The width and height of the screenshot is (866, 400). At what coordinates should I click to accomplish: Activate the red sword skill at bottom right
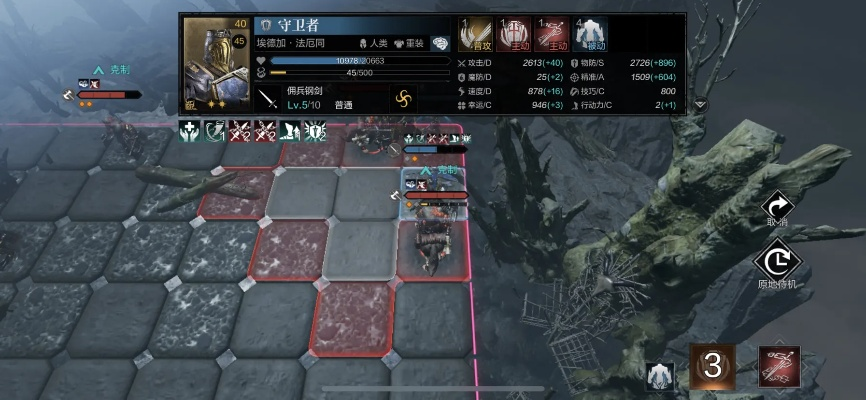(x=777, y=367)
